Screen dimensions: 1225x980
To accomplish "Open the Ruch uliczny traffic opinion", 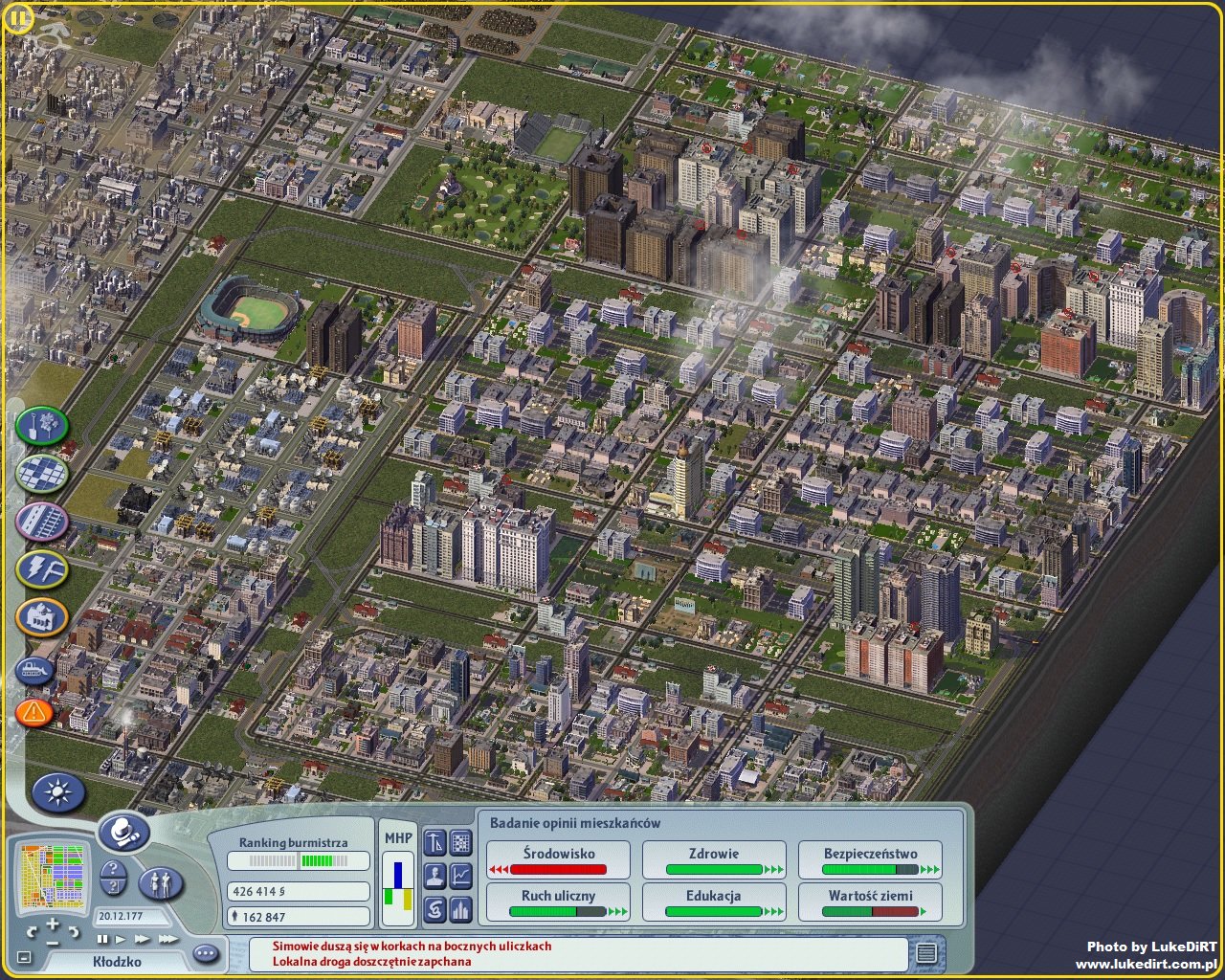I will [x=559, y=902].
